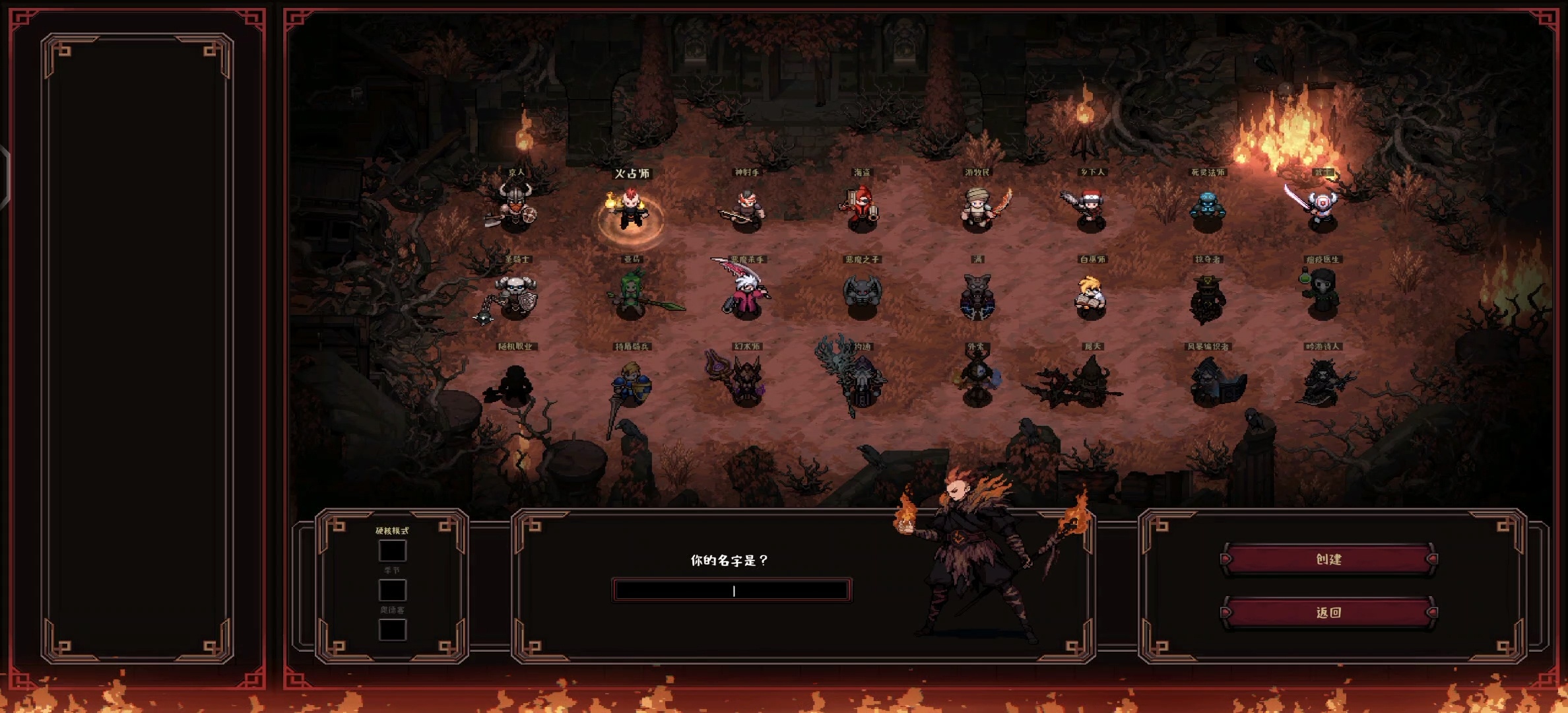
Task: Pick the 白巫师 white mage class
Action: [1092, 297]
